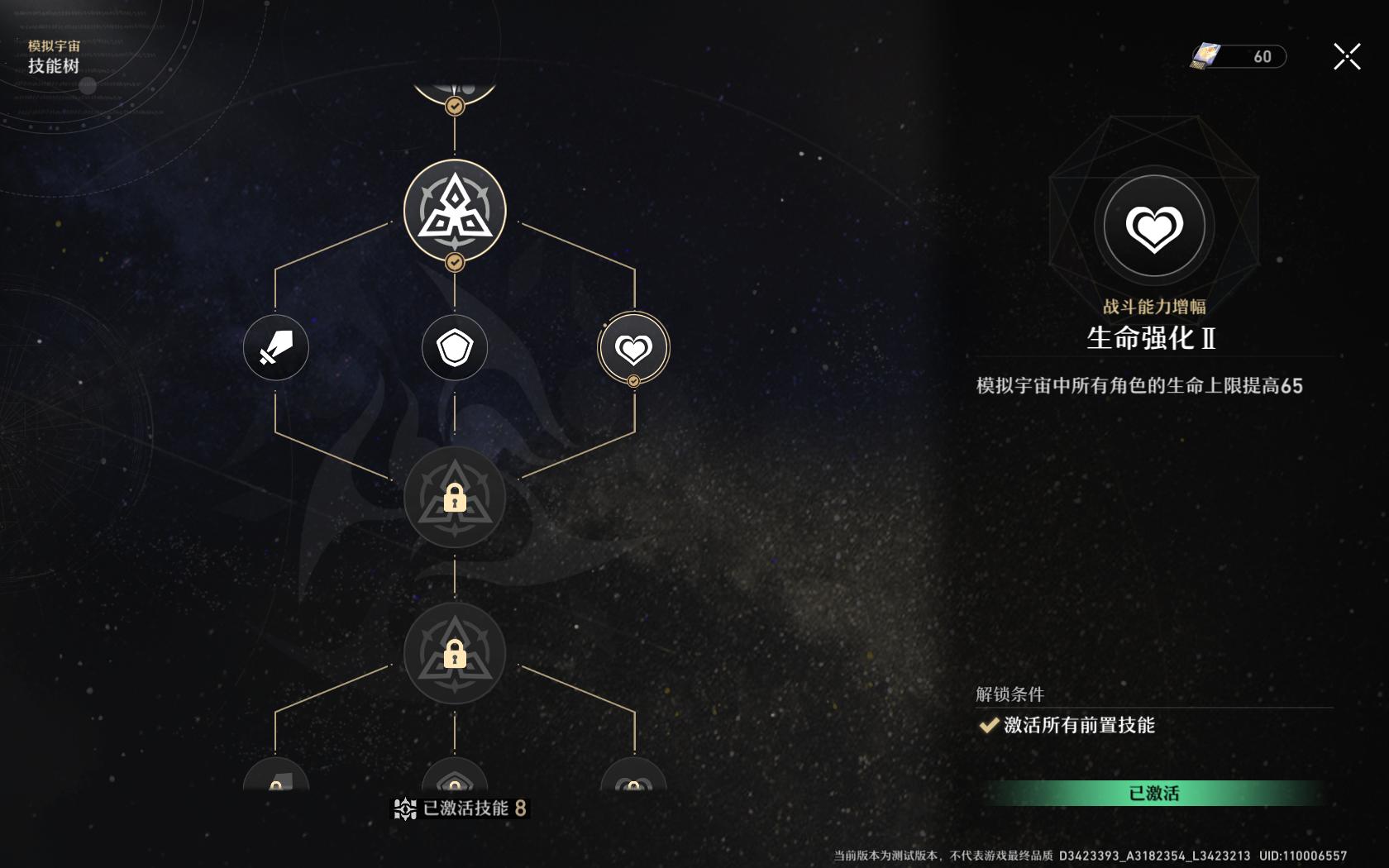
Task: Select the first locked skill node
Action: 454,498
